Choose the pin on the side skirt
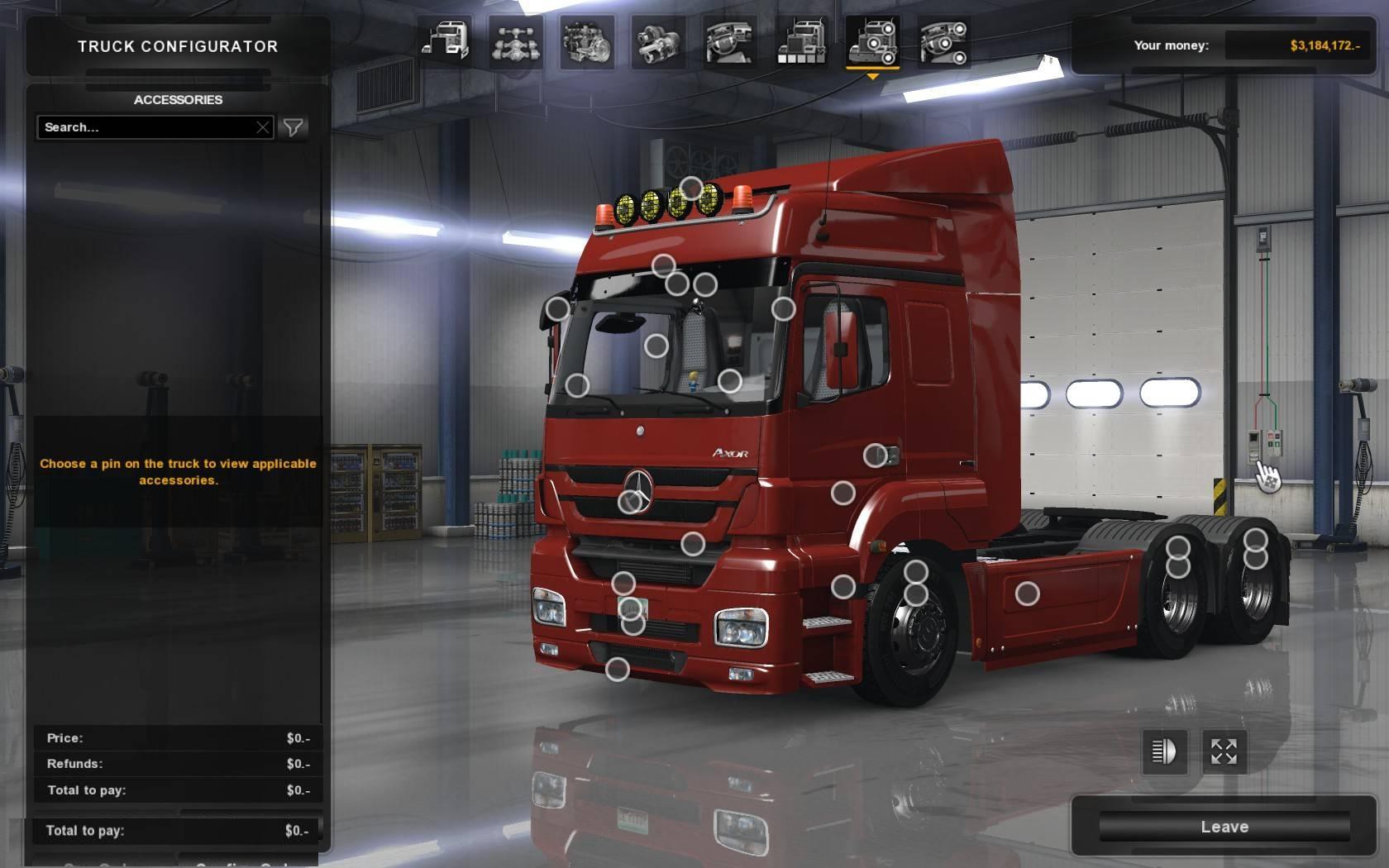The height and width of the screenshot is (868, 1389). [1027, 594]
